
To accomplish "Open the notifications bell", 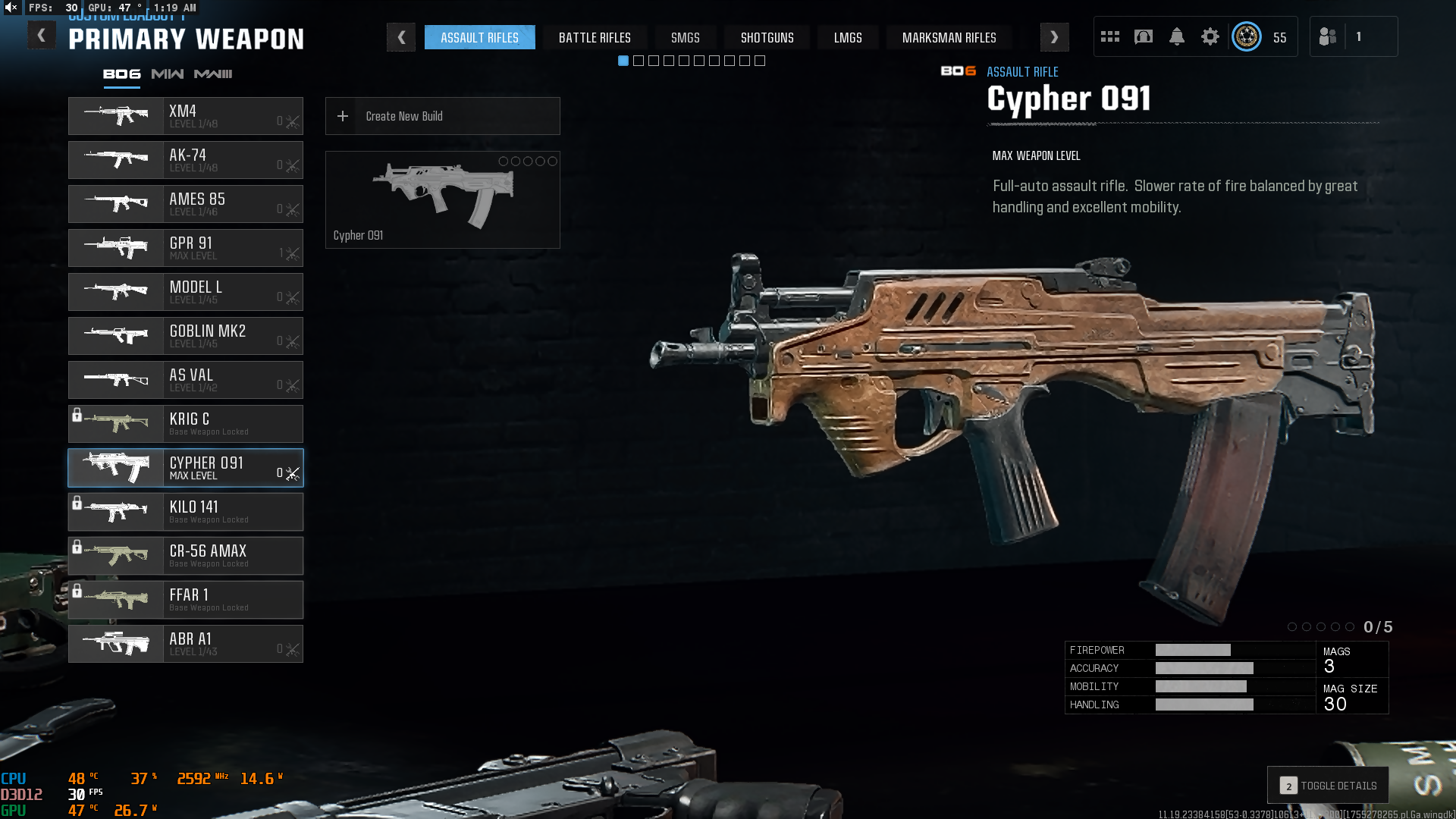I will coord(1176,36).
